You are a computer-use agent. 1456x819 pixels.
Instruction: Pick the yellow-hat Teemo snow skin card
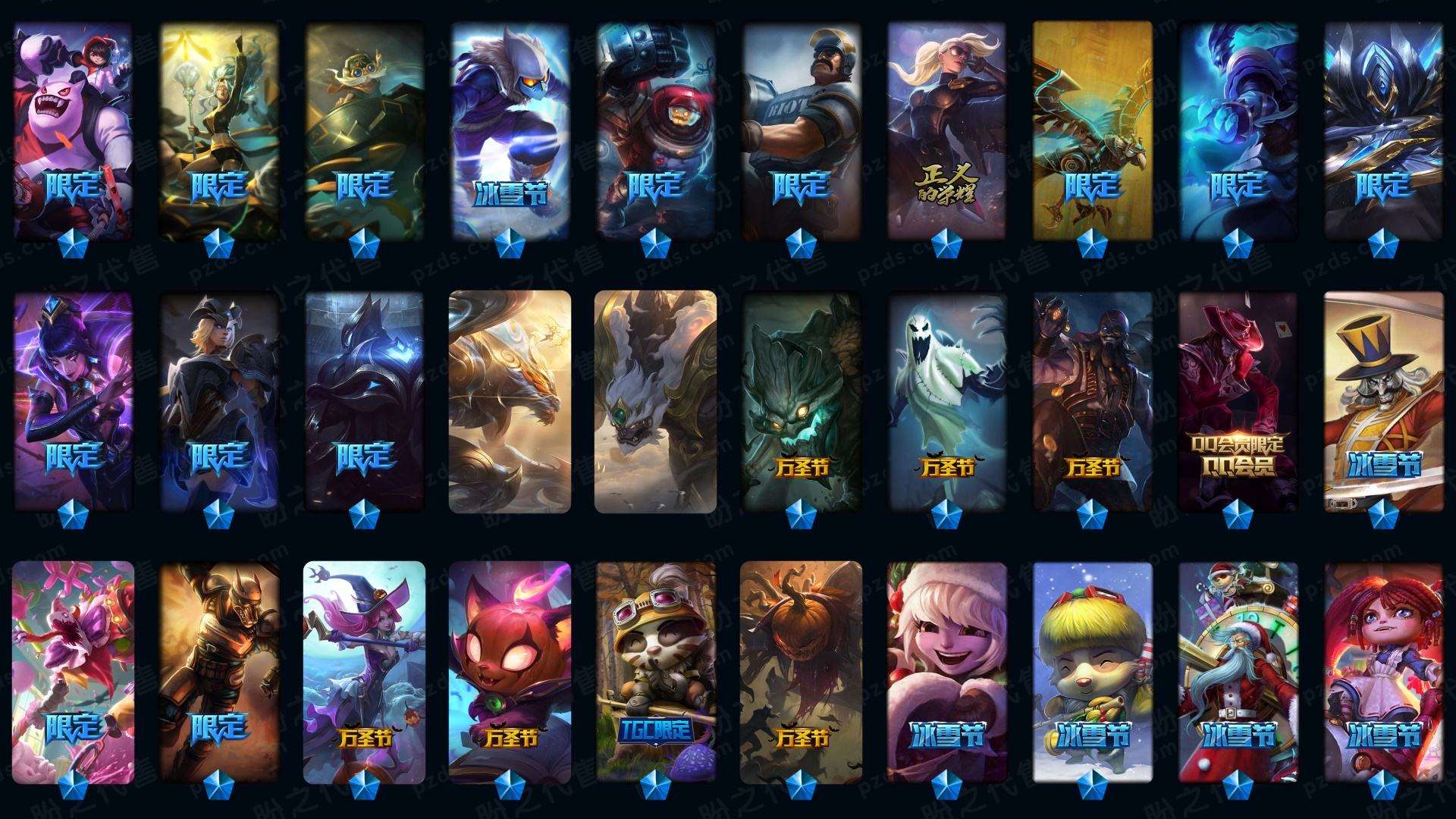1092,670
